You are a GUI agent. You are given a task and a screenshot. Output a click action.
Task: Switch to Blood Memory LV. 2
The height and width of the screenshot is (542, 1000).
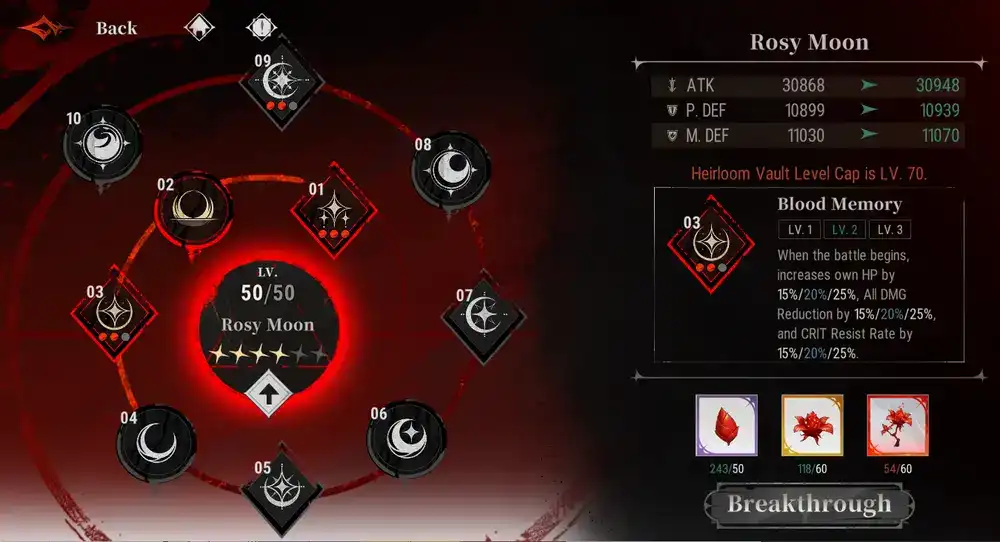[845, 230]
